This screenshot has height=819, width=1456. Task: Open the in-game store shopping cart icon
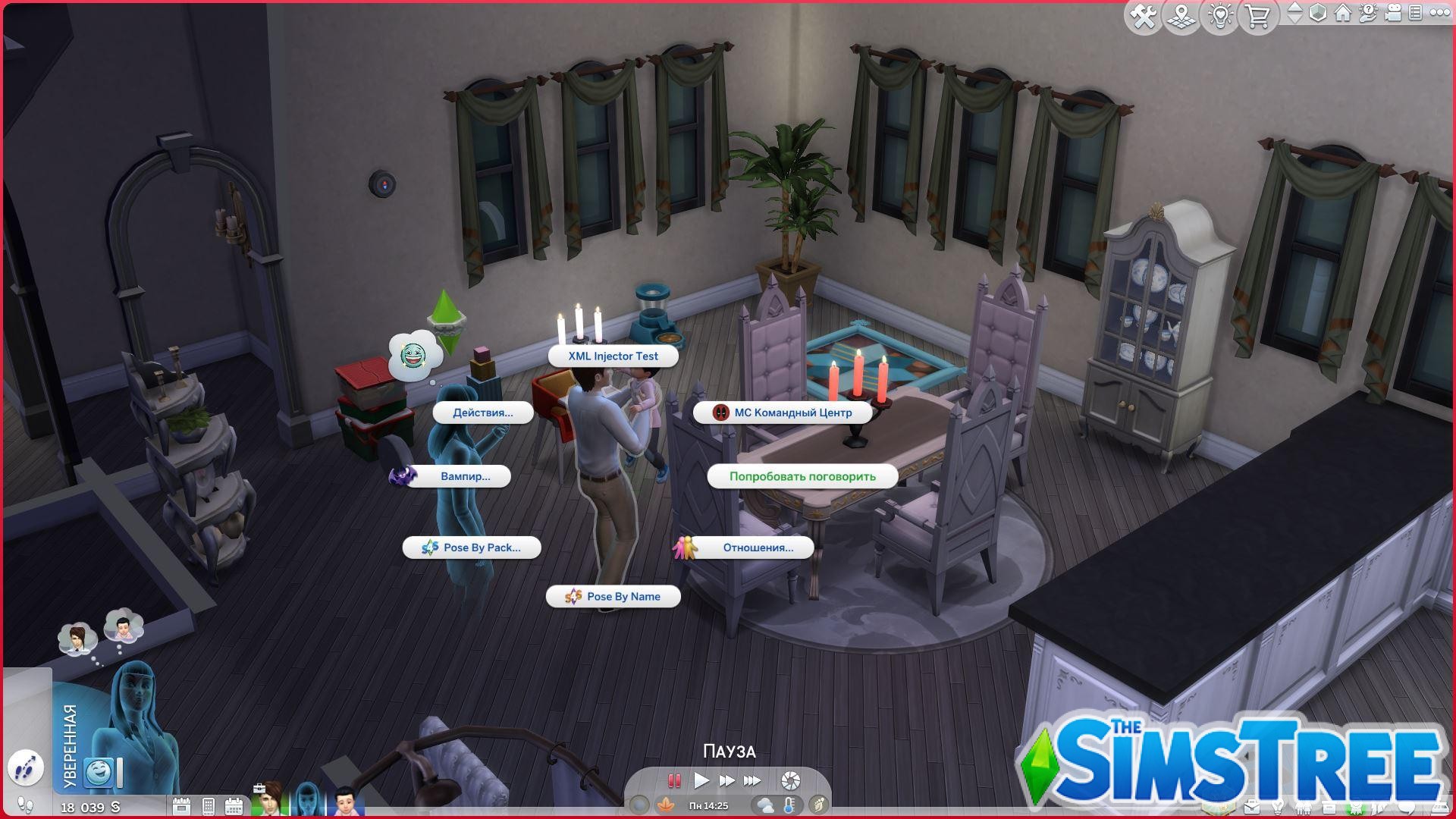tap(1259, 15)
